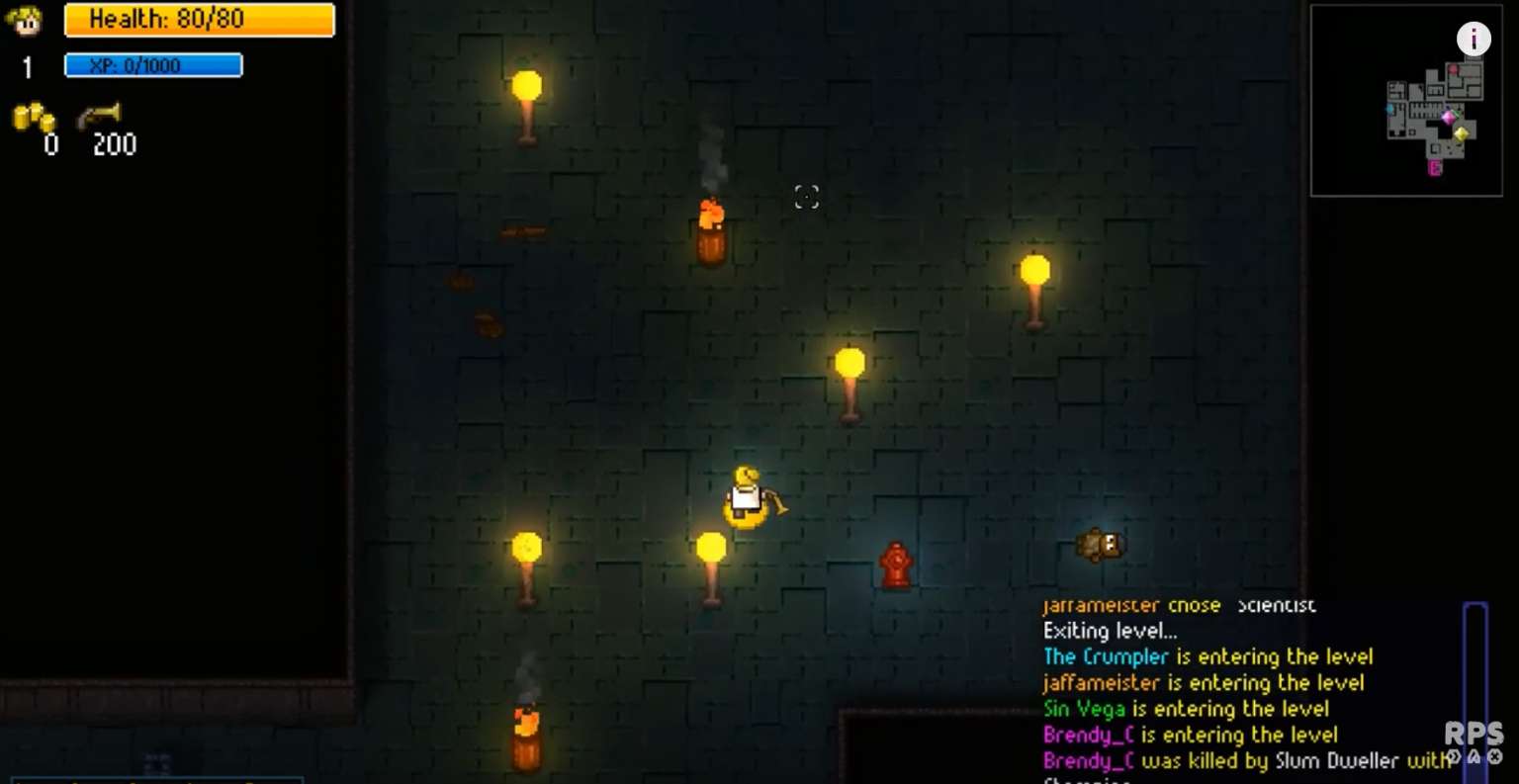
Task: Select the blonde character portrait
Action: click(25, 21)
